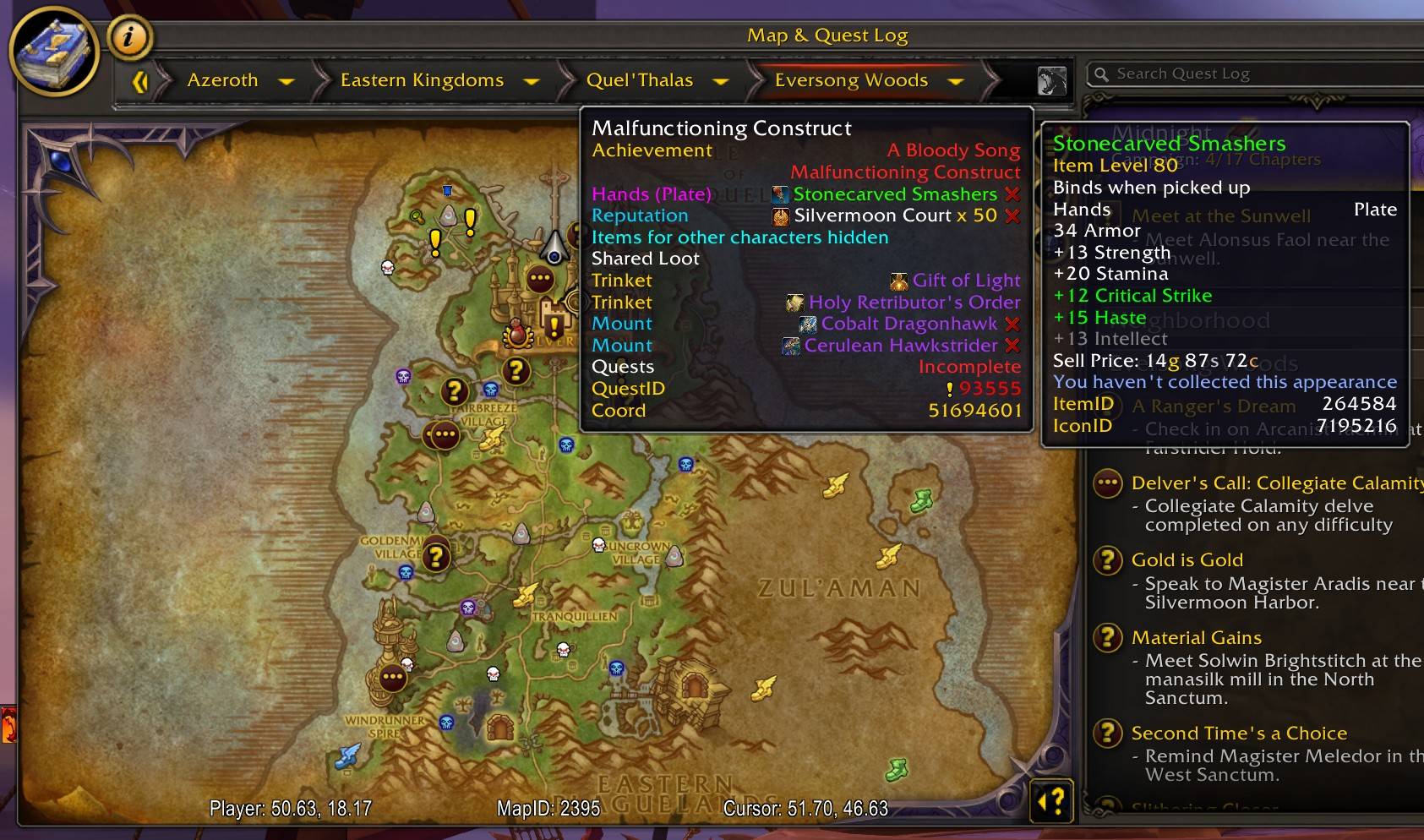1424x840 pixels.
Task: Click the Windrunner Spire map label
Action: (385, 726)
